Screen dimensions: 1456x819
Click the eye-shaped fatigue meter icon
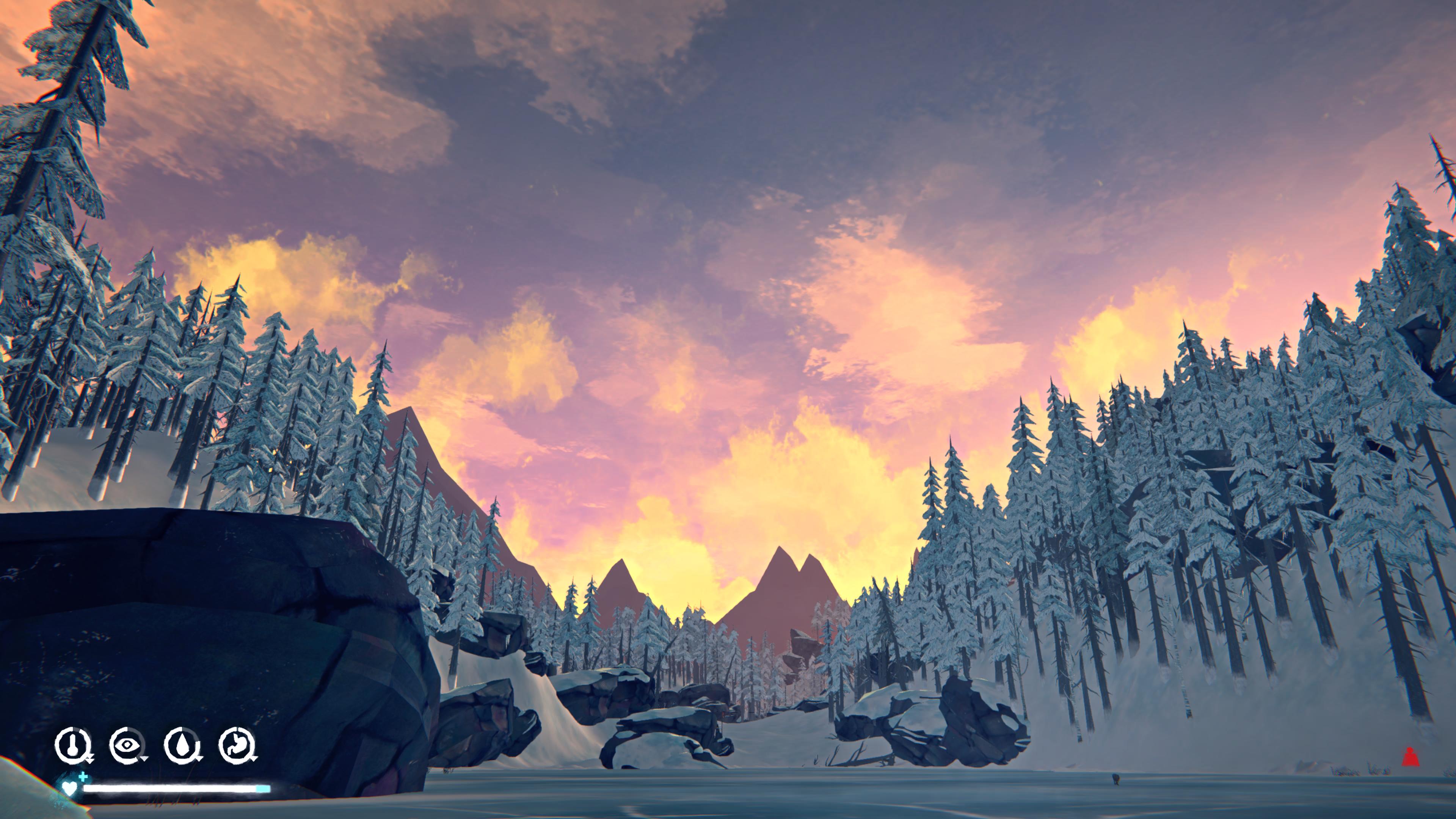[x=127, y=745]
